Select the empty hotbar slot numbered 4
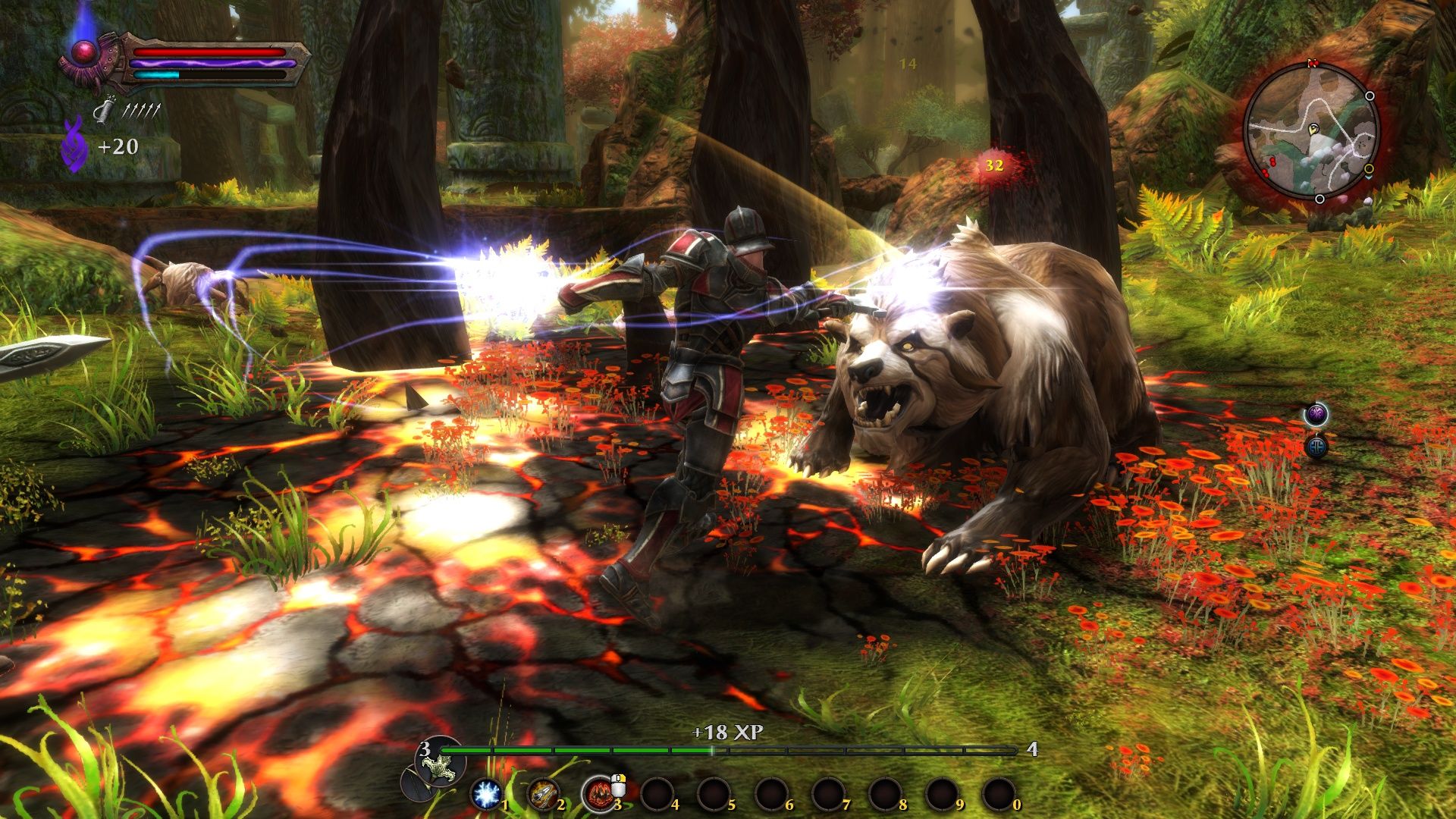Screen dimensions: 1456x819 [657, 794]
